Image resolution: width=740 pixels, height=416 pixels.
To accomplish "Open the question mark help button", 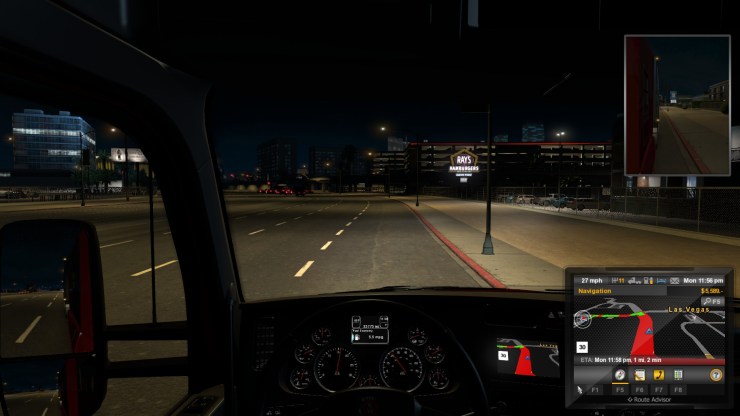I will [716, 374].
